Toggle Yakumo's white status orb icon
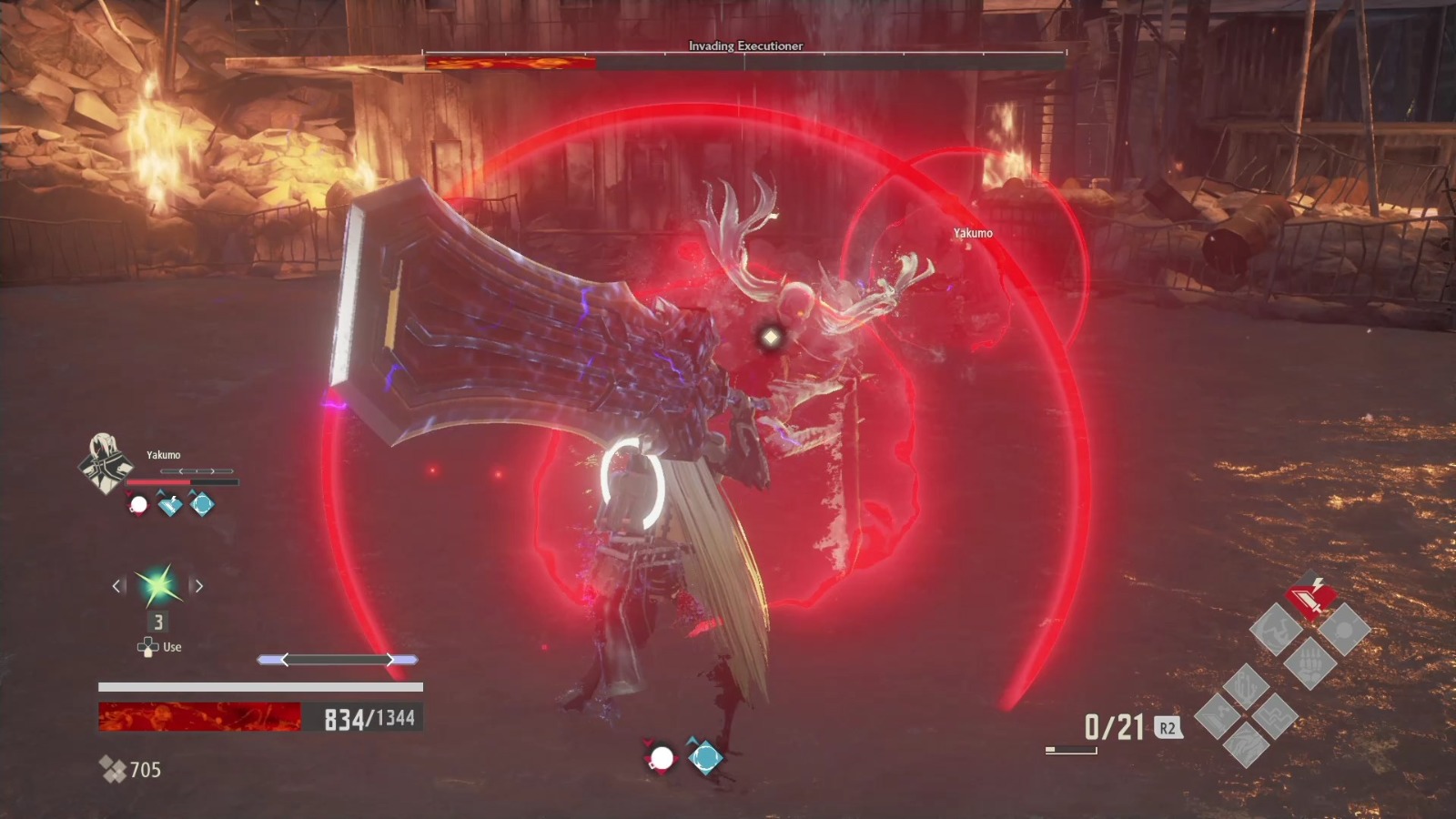 click(139, 504)
